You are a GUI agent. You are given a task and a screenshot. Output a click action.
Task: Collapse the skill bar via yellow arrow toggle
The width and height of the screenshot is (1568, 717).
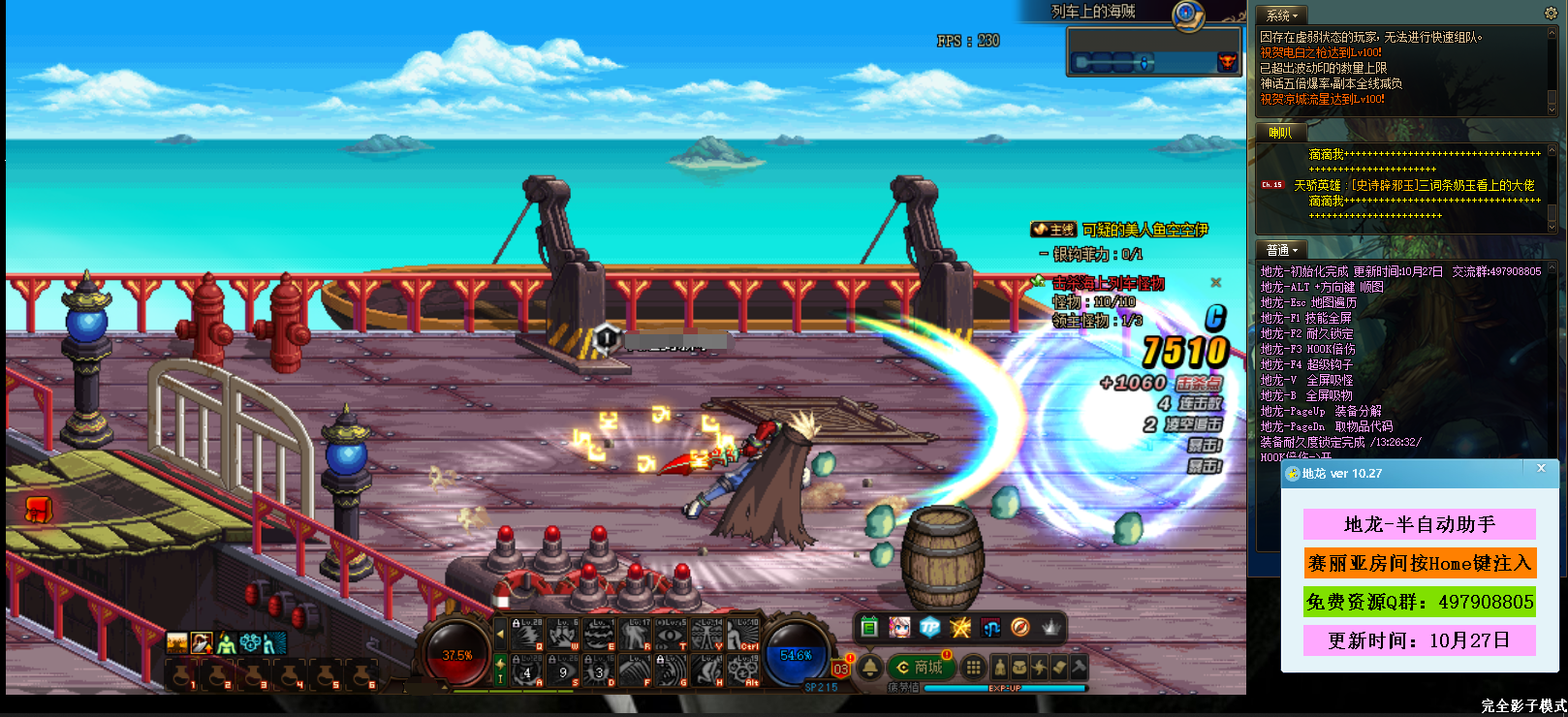pos(500,634)
